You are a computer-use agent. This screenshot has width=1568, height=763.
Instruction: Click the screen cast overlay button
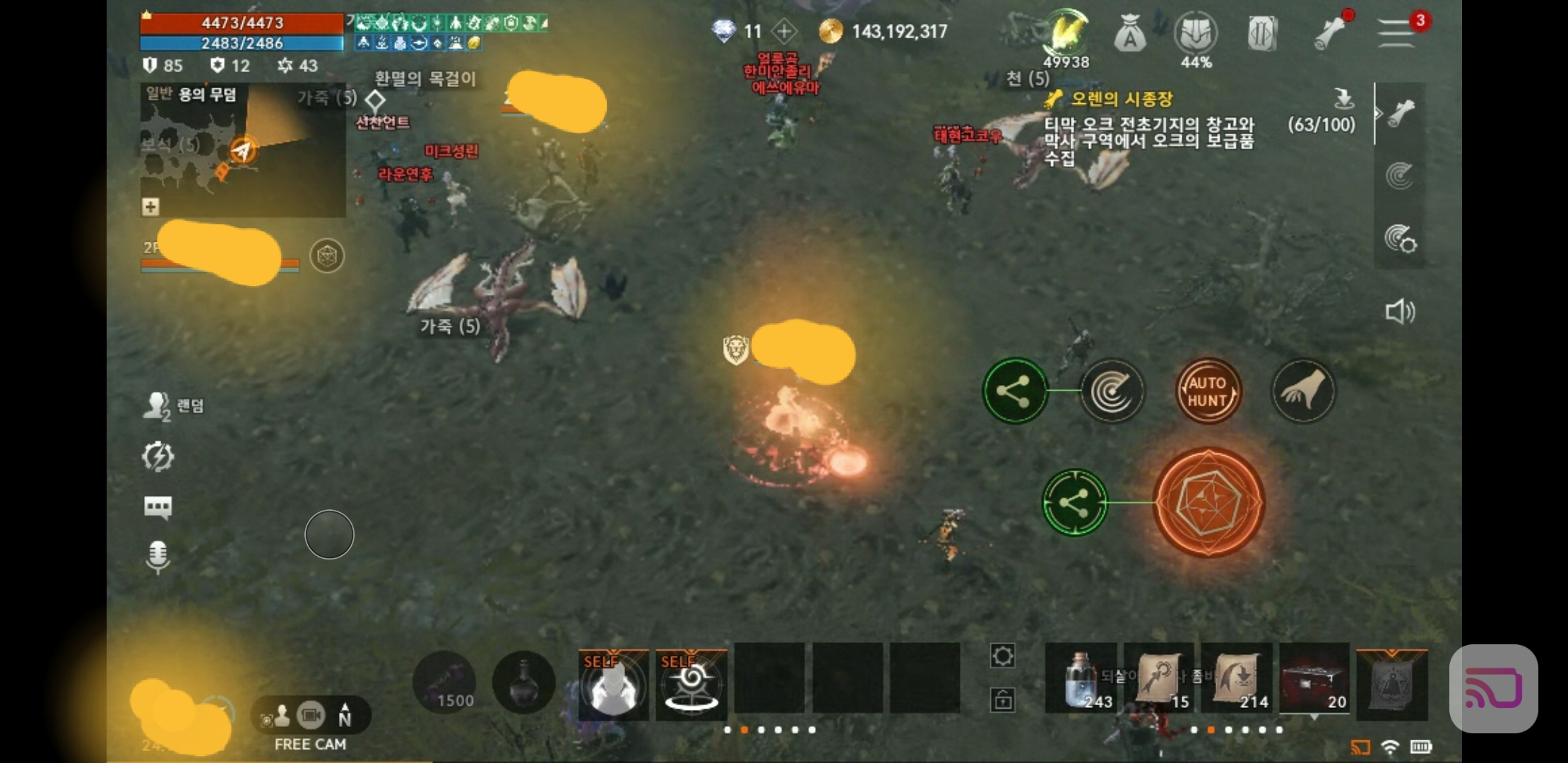(1493, 688)
